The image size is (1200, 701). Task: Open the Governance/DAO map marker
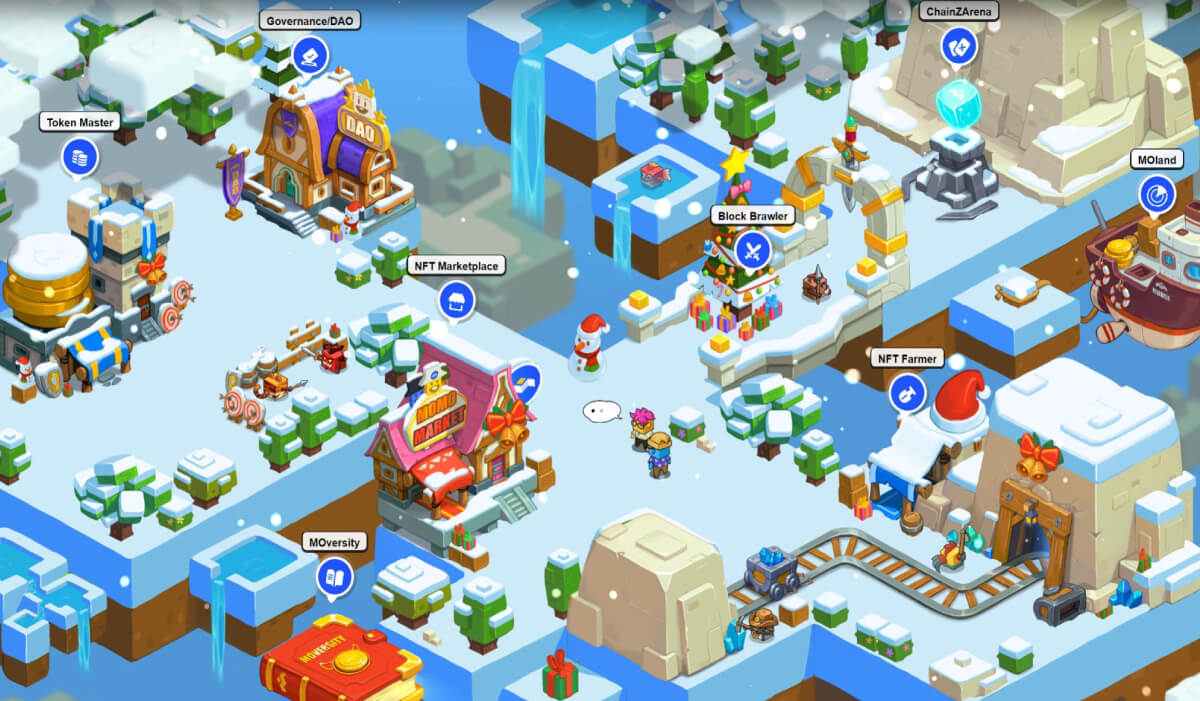click(310, 55)
